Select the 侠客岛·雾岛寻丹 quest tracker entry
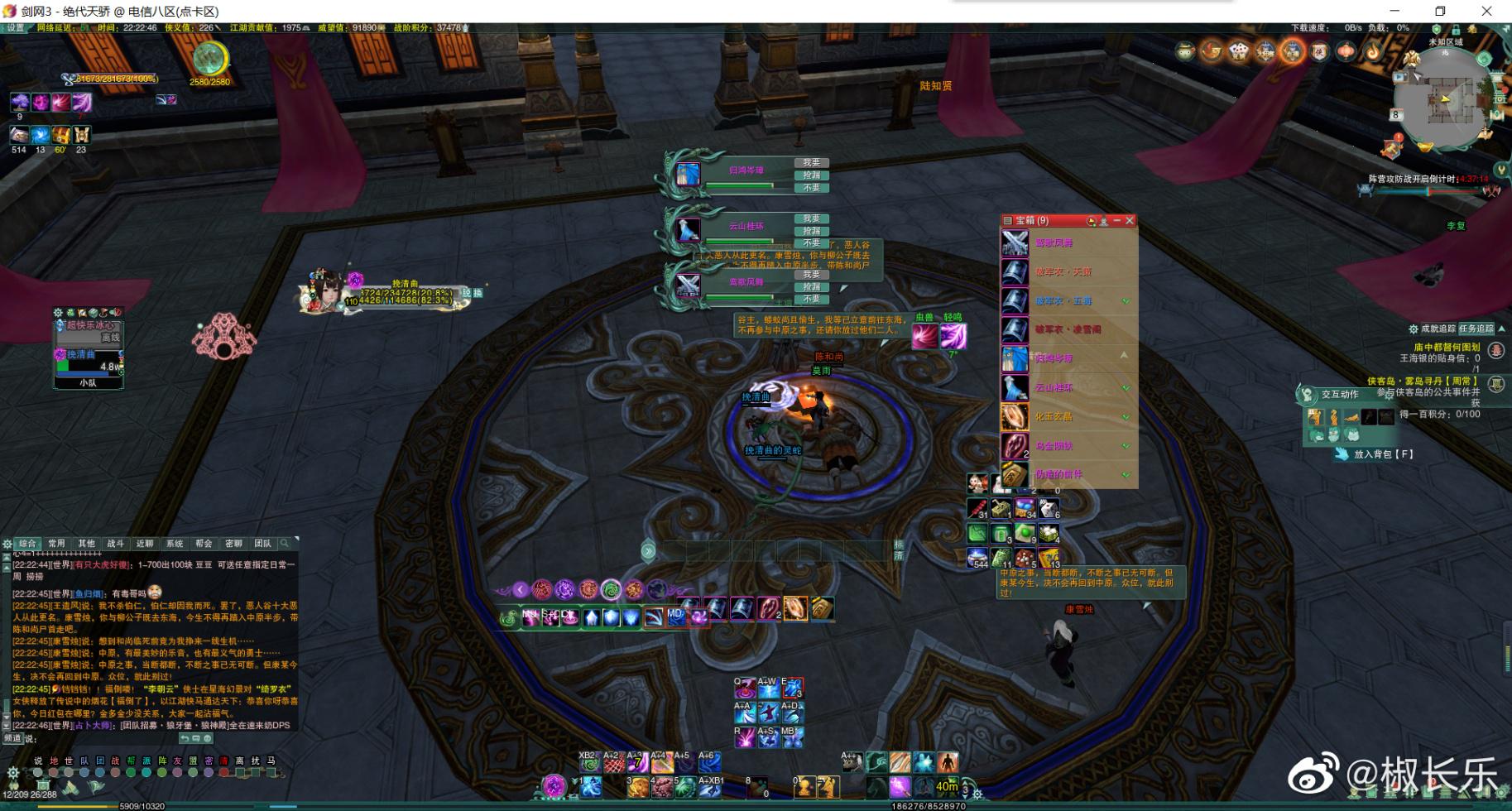The height and width of the screenshot is (811, 1512). 1422,382
